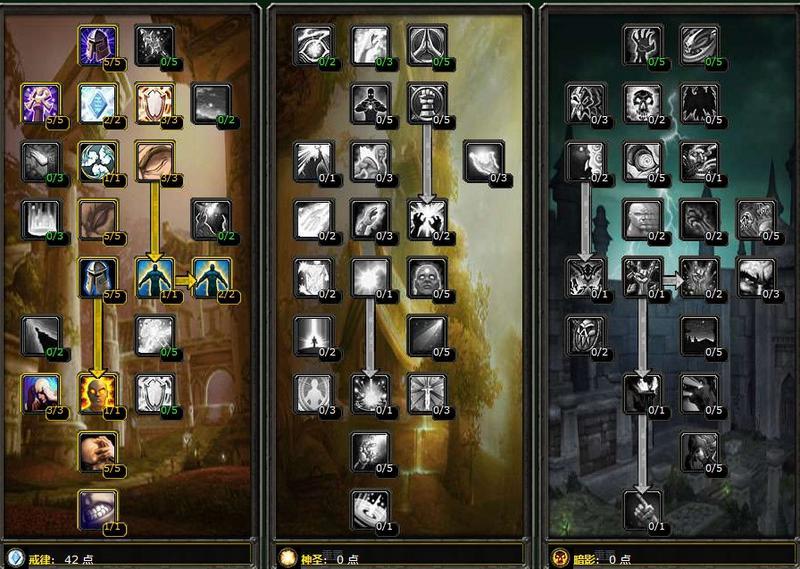Choose the Divine Spirit talent showing 1/1

pyautogui.click(x=155, y=277)
